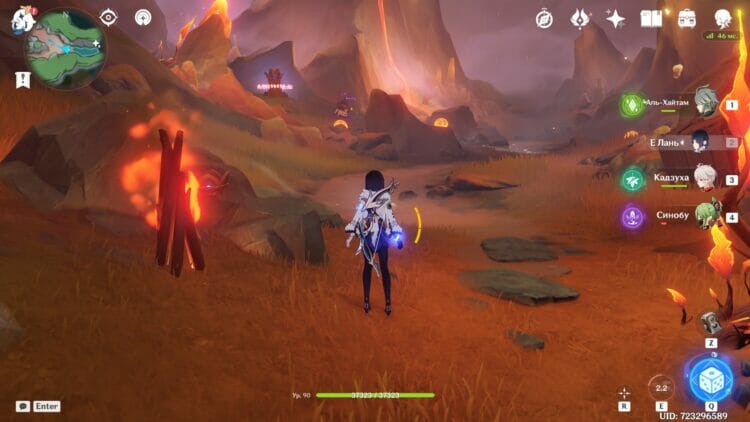Toggle the eye-shaped Elemental Sight icon

[x=108, y=17]
